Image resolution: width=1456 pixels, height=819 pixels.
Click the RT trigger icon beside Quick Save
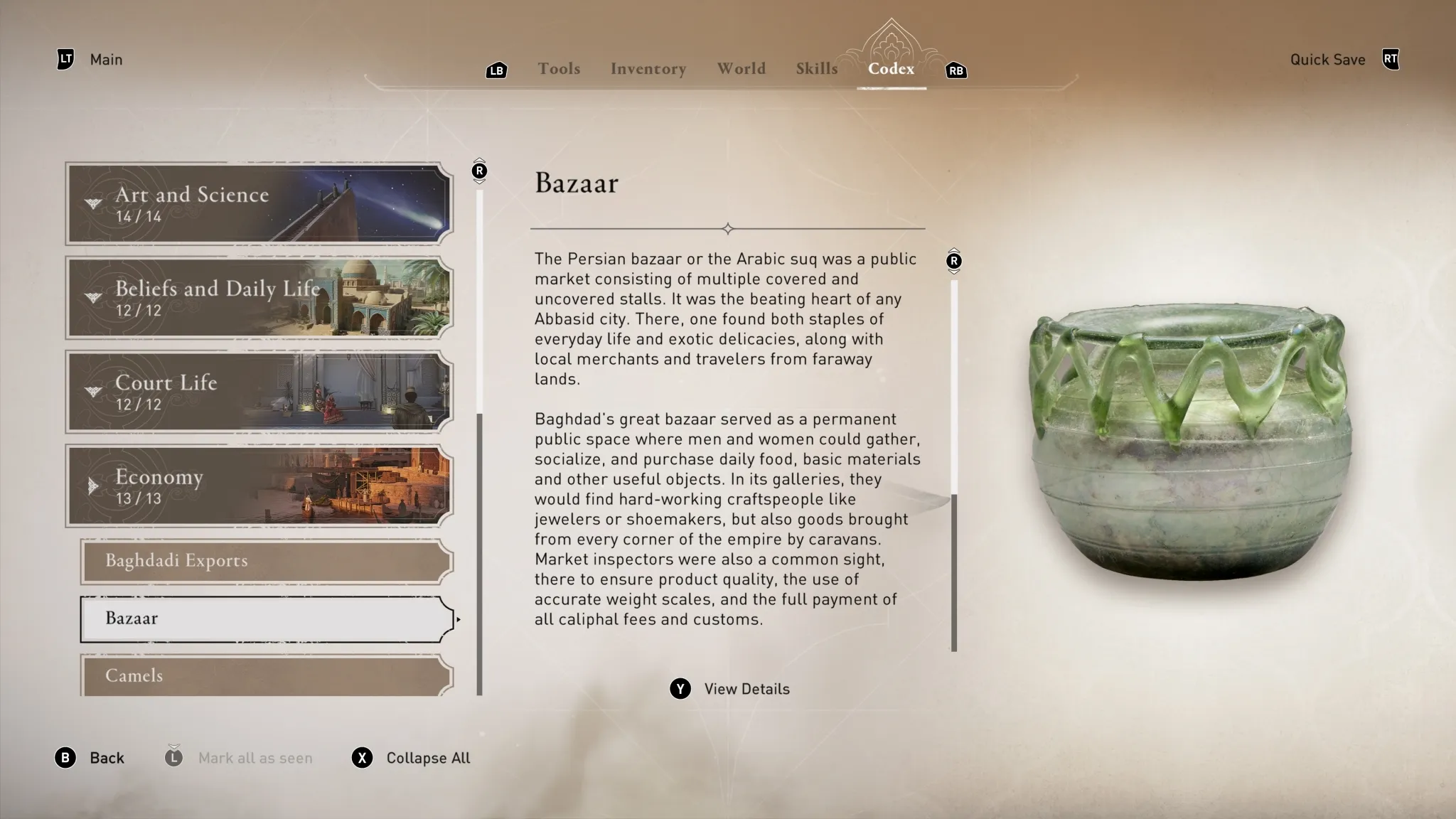coord(1390,59)
